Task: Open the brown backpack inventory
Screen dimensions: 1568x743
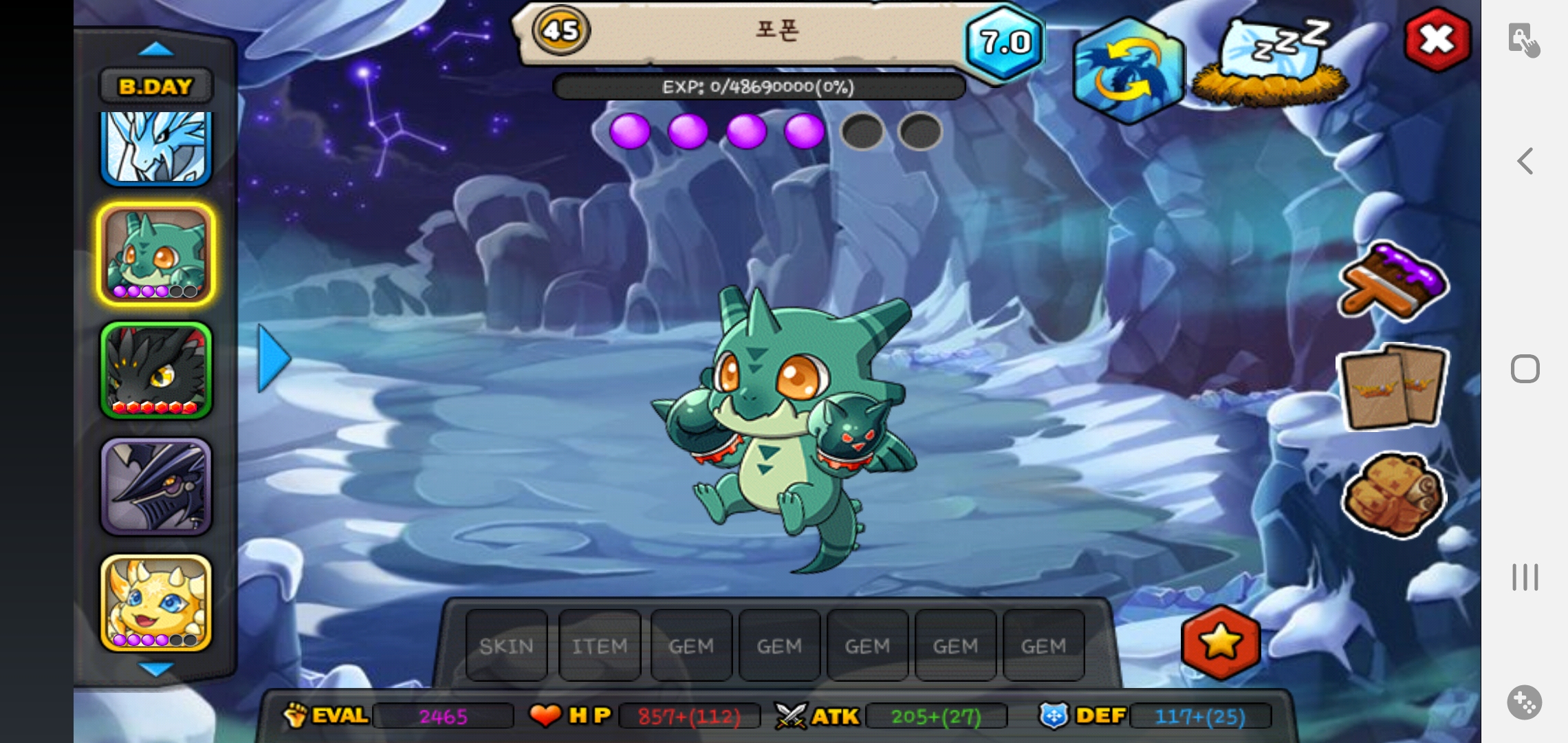Action: click(1393, 494)
